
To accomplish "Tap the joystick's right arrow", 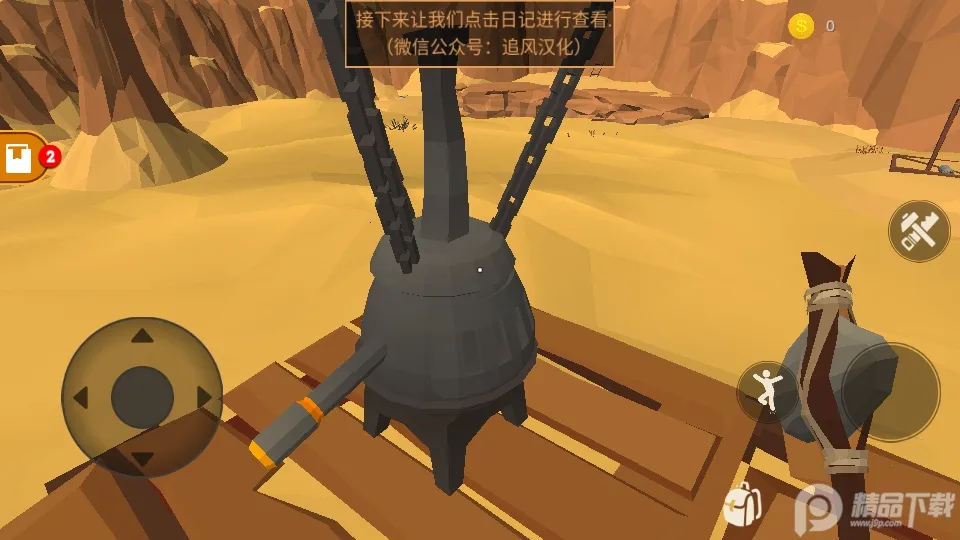I will point(205,398).
